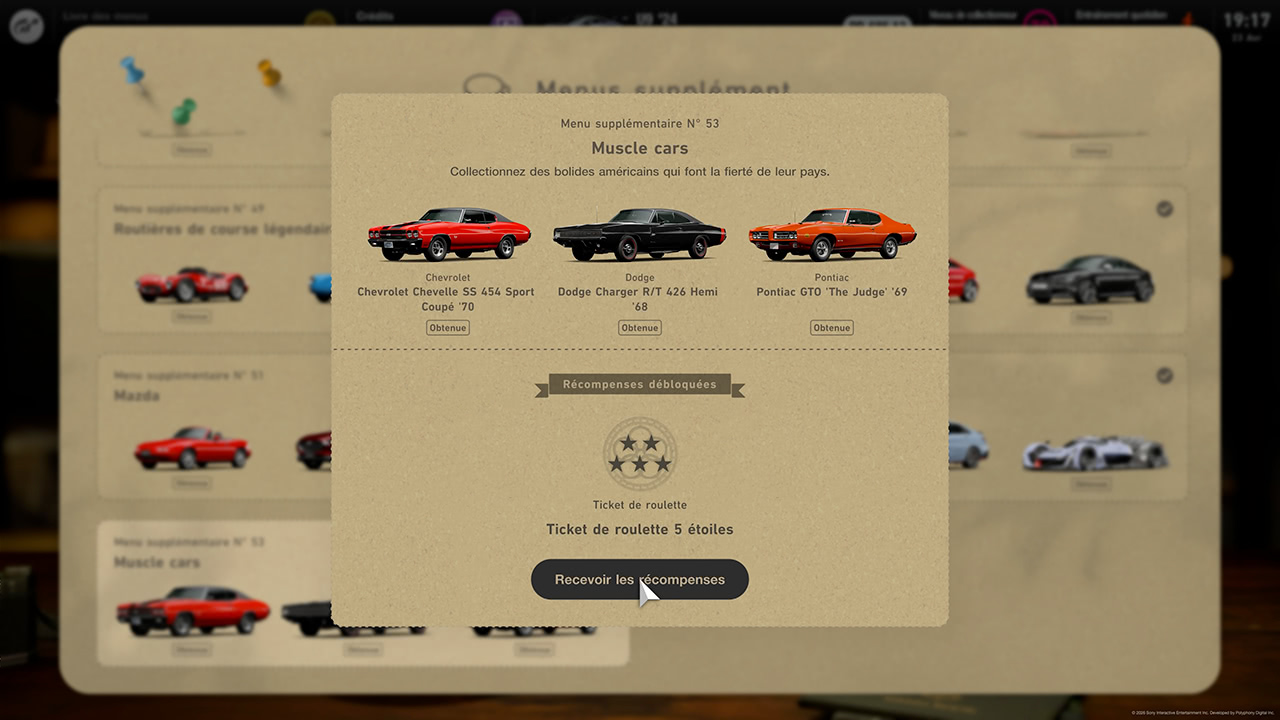Click the gold coin Crédits icon
This screenshot has width=1280, height=720.
(x=320, y=16)
